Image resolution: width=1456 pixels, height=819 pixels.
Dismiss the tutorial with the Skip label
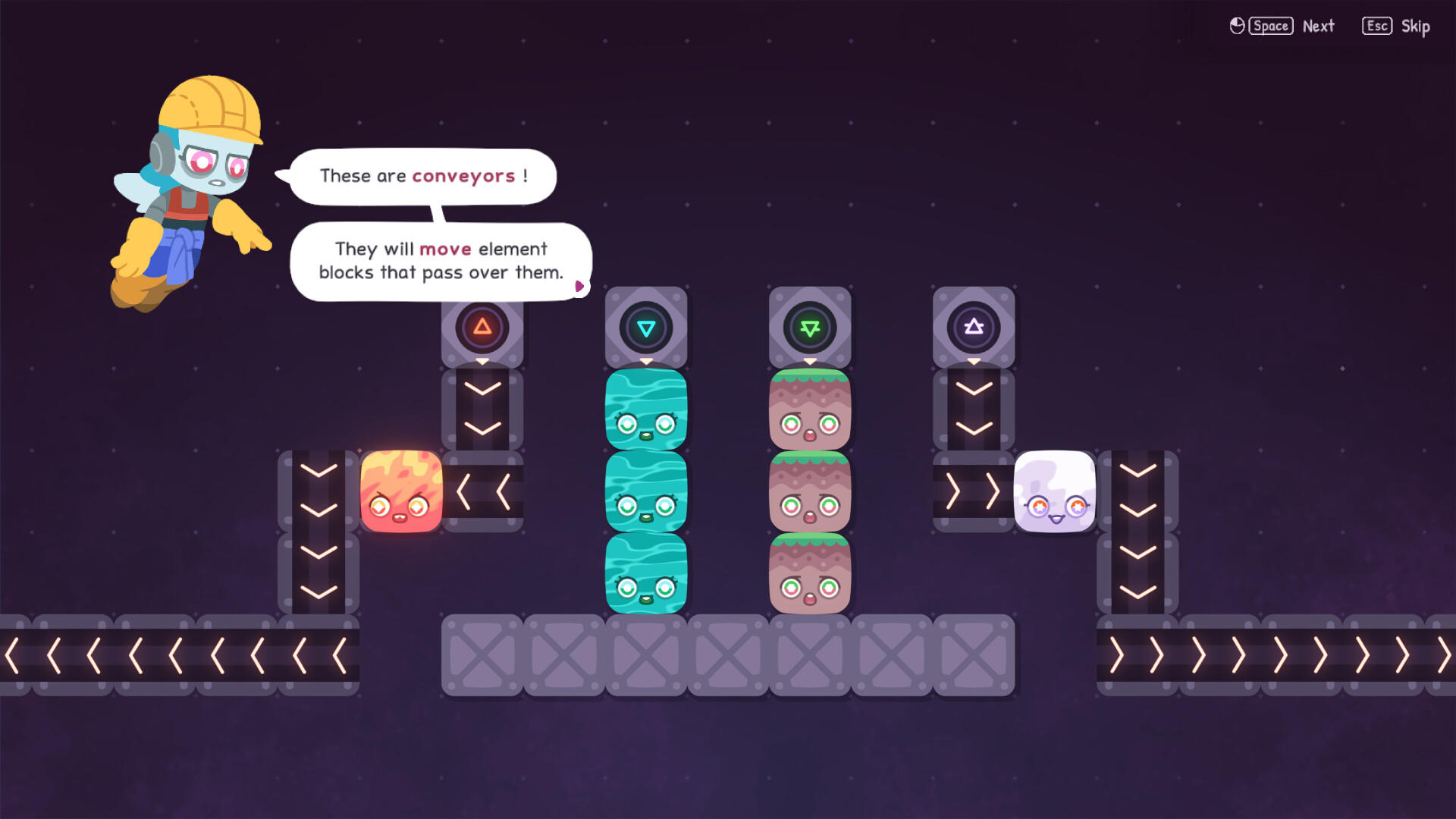coord(1416,26)
